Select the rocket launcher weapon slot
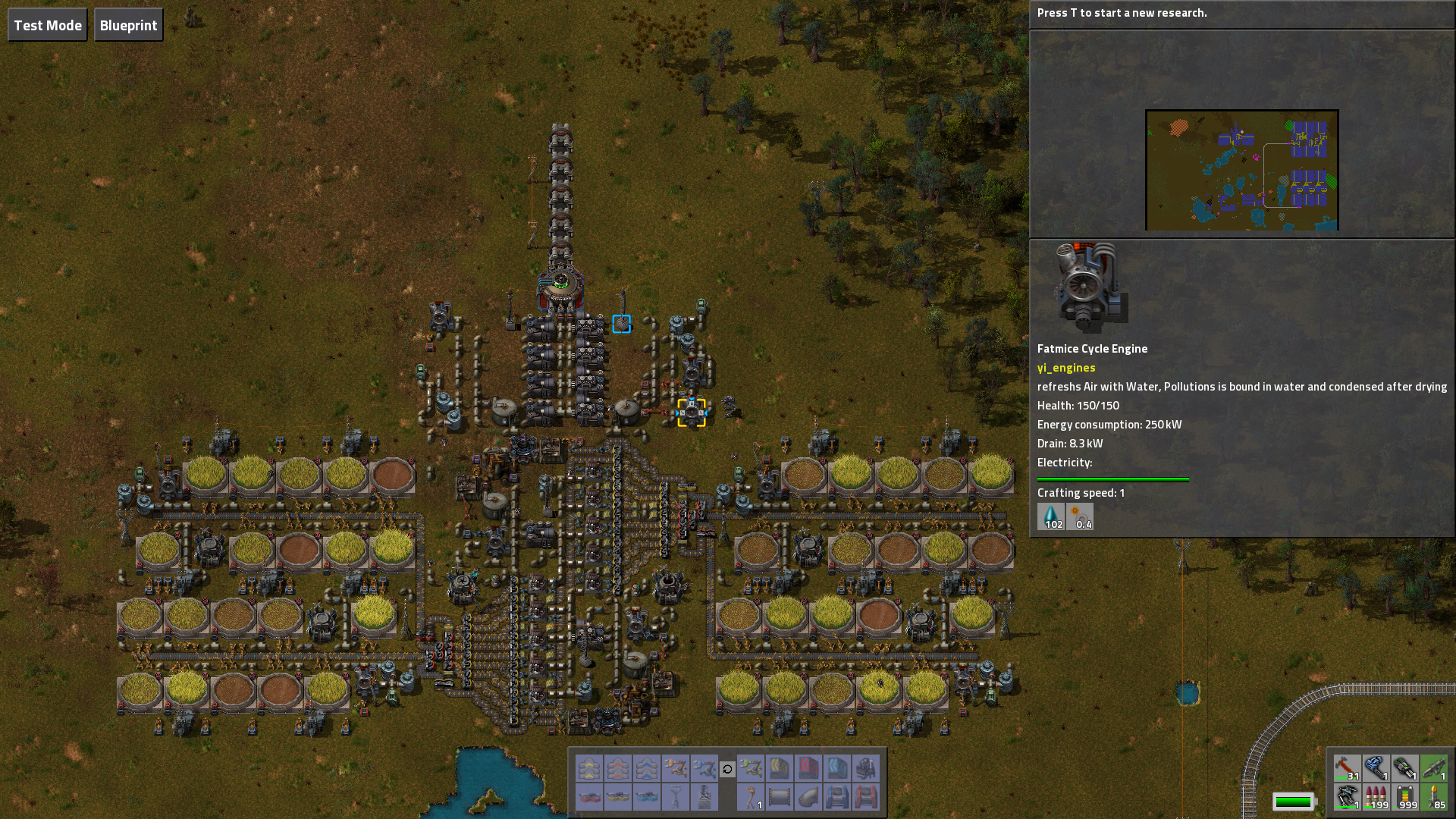Screen dimensions: 1456x819 click(x=1433, y=768)
